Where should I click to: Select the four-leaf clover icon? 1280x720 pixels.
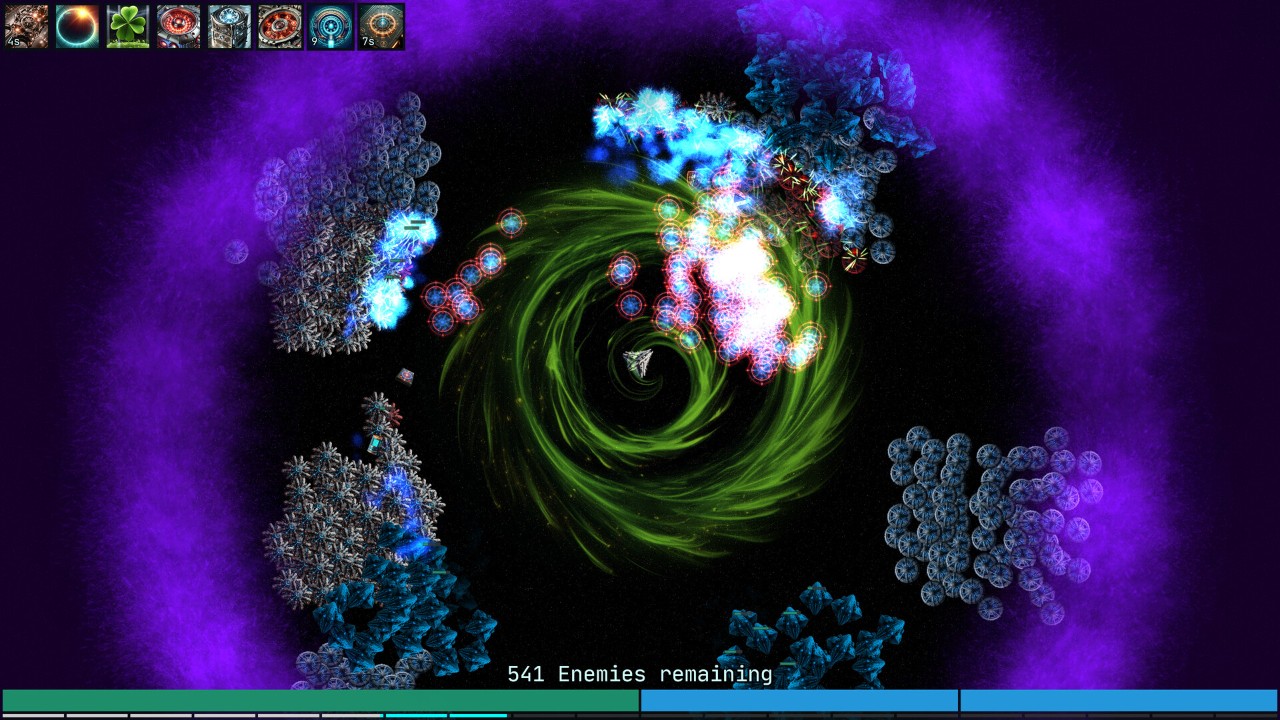[x=128, y=27]
